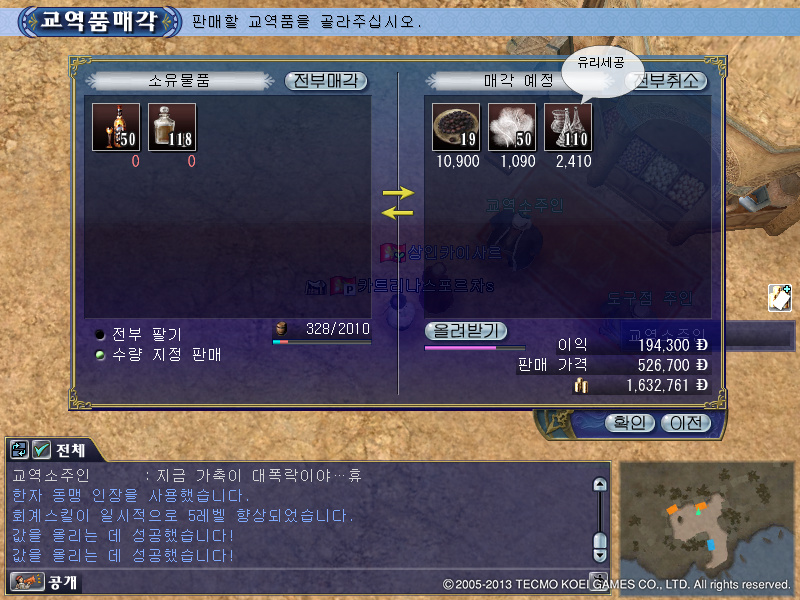This screenshot has height=600, width=800.
Task: Choose the 수량 지정 판매 quantity sale option
Action: (x=101, y=354)
